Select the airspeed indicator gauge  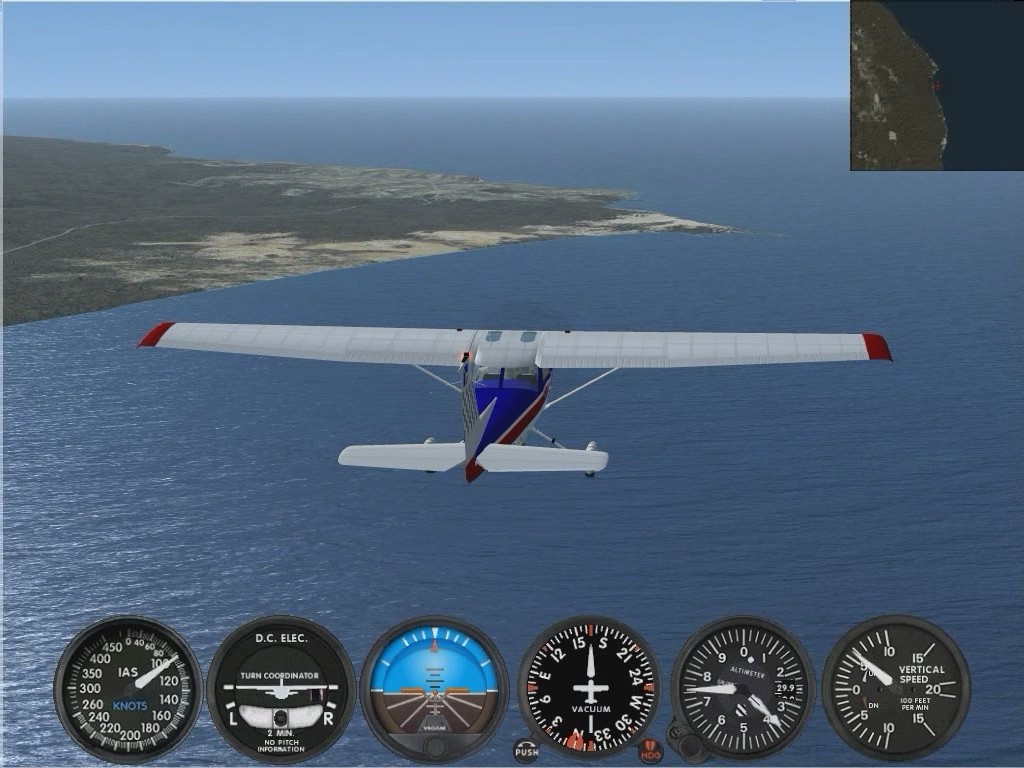128,689
